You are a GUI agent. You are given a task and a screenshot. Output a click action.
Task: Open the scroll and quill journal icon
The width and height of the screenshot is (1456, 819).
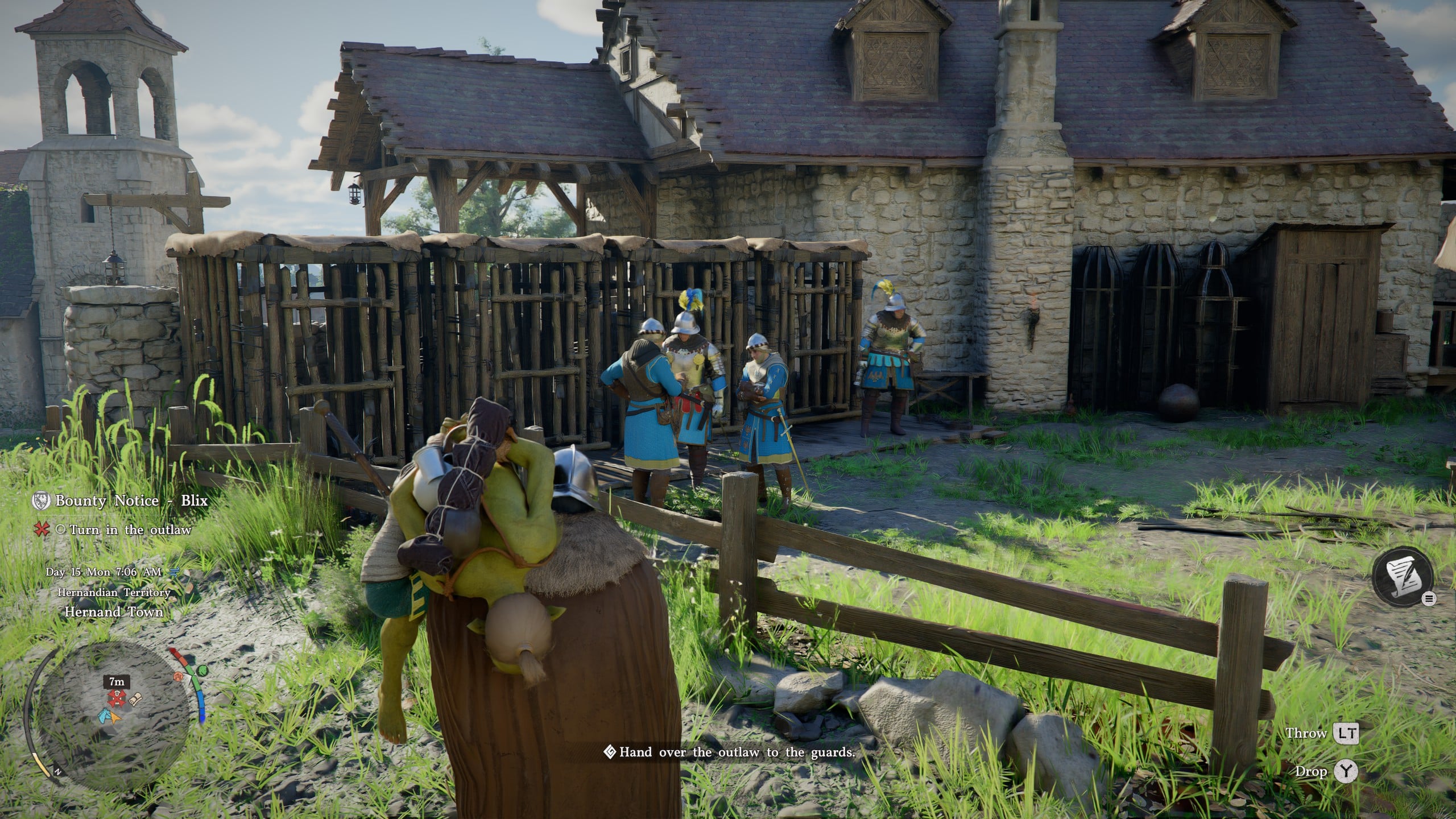(x=1400, y=591)
